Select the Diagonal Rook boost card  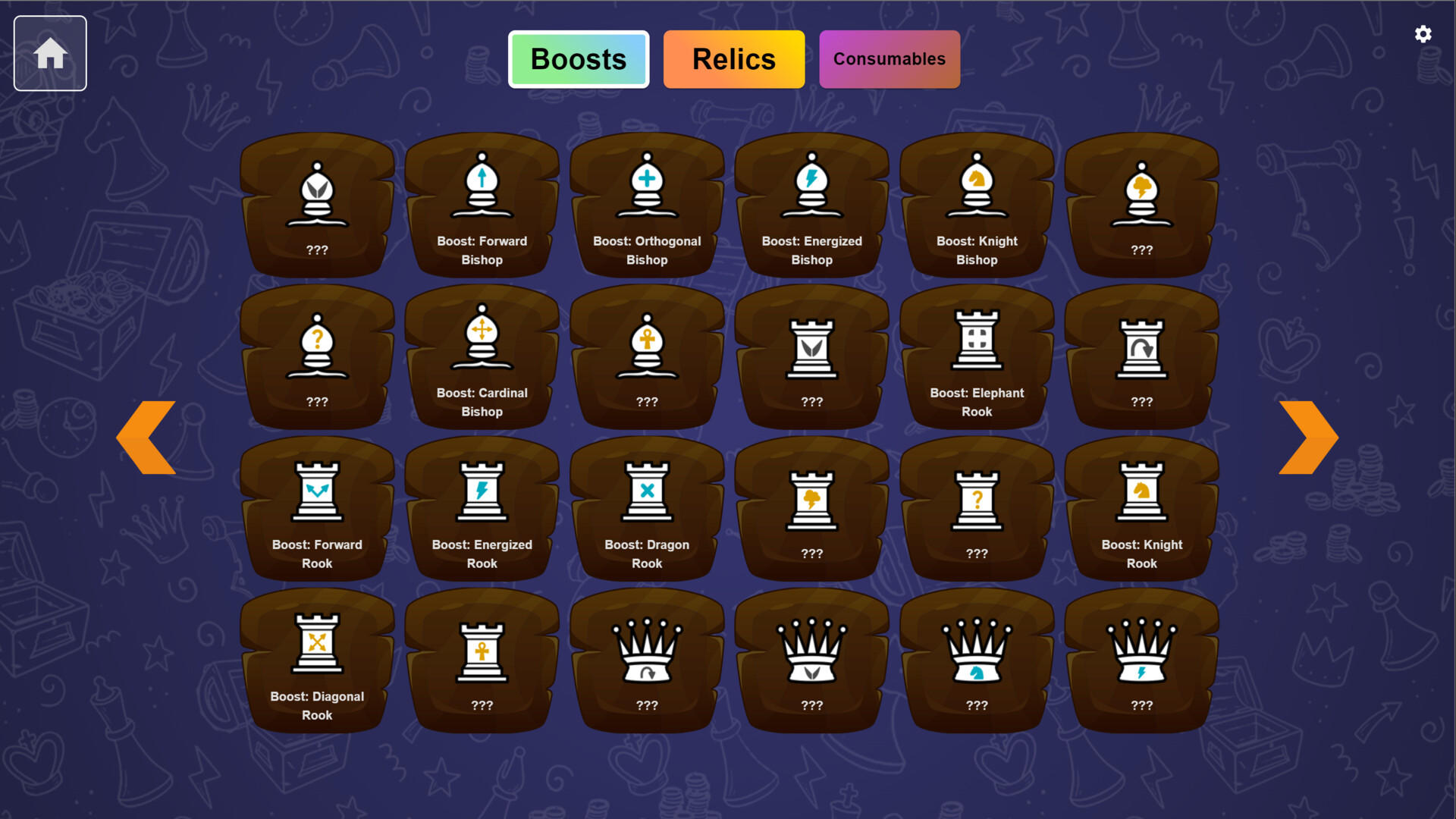pos(317,660)
